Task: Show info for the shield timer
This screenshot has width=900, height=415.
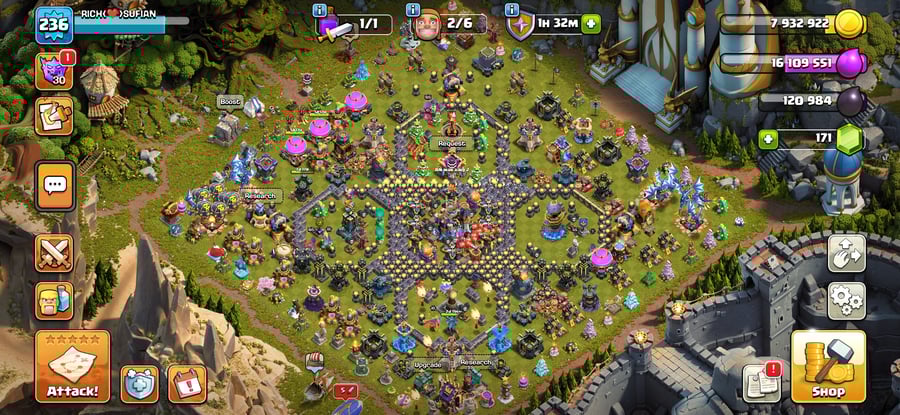Action: 520,10
